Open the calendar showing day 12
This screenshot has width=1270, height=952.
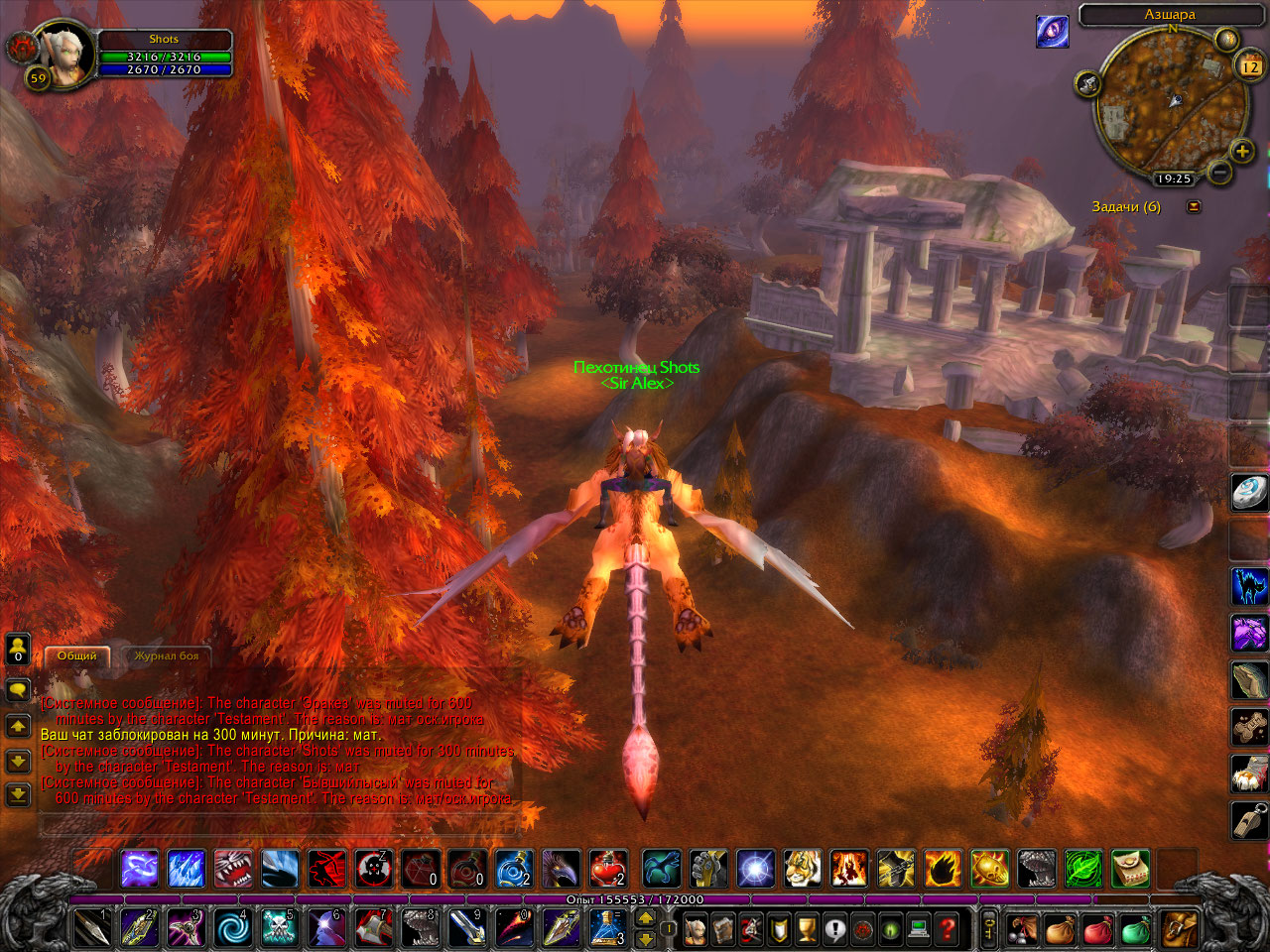(1249, 66)
